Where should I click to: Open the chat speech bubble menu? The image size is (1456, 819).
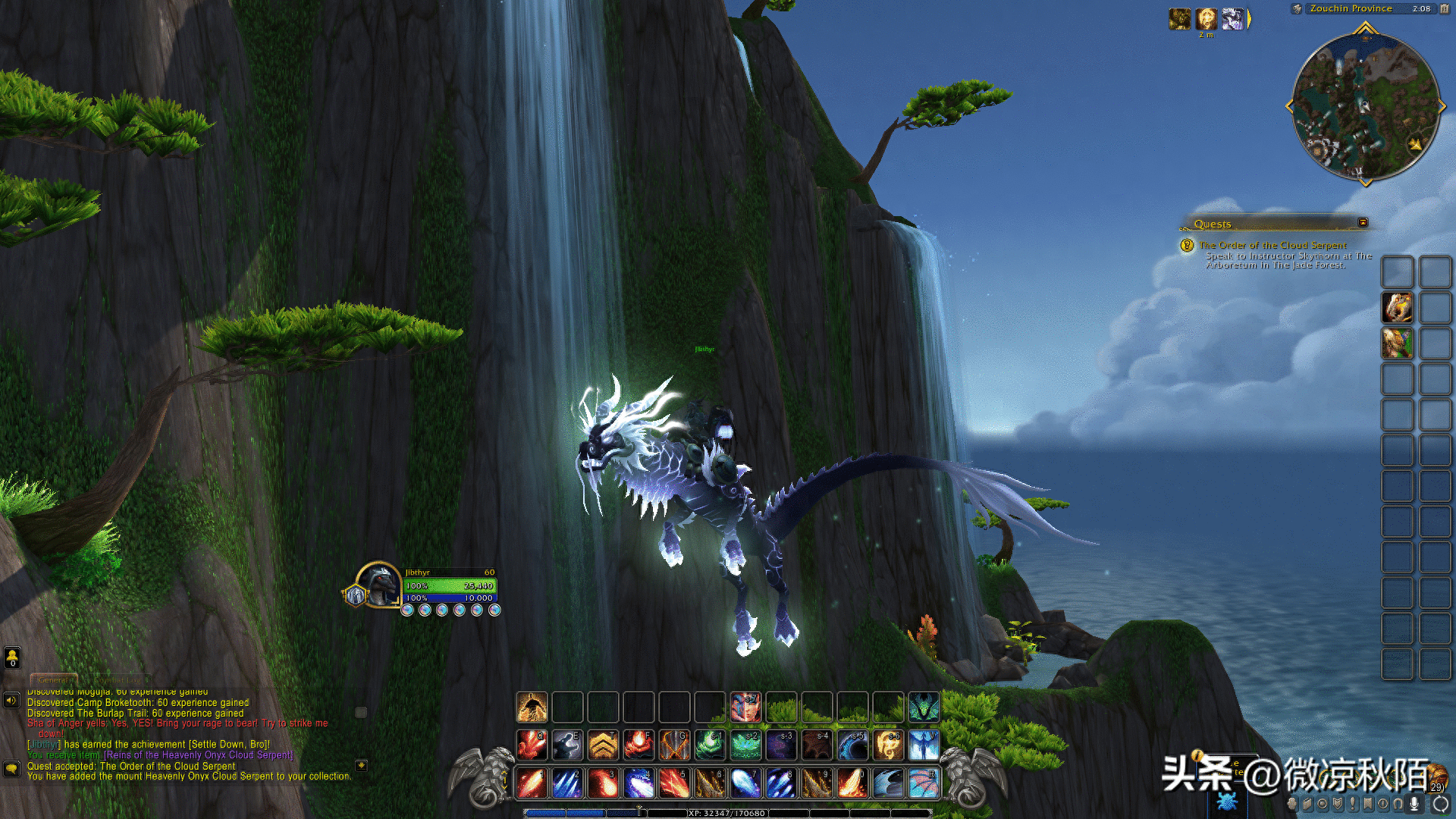point(11,768)
